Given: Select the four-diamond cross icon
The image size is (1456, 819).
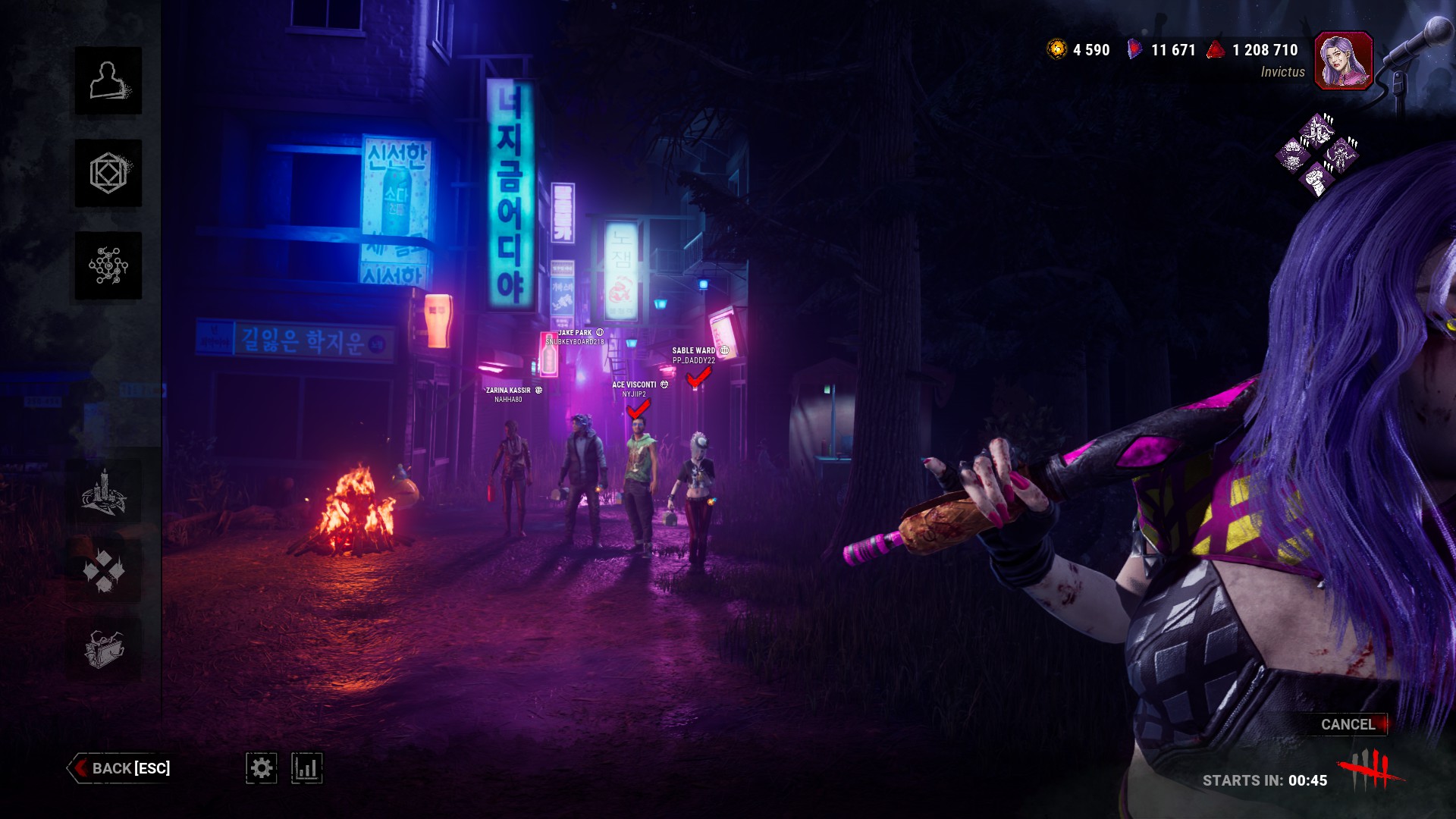Looking at the screenshot, I should (x=104, y=570).
